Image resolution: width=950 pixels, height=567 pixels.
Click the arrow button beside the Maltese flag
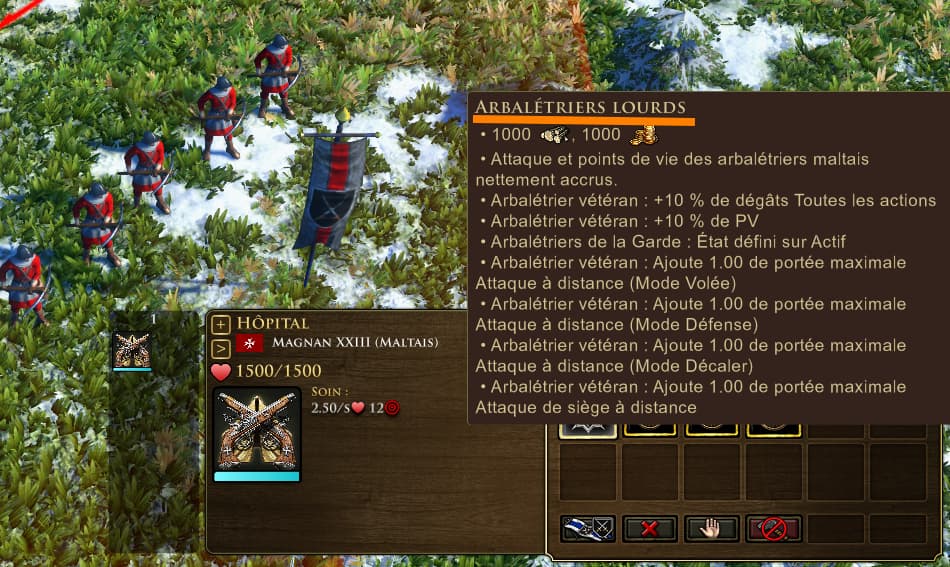pos(221,348)
